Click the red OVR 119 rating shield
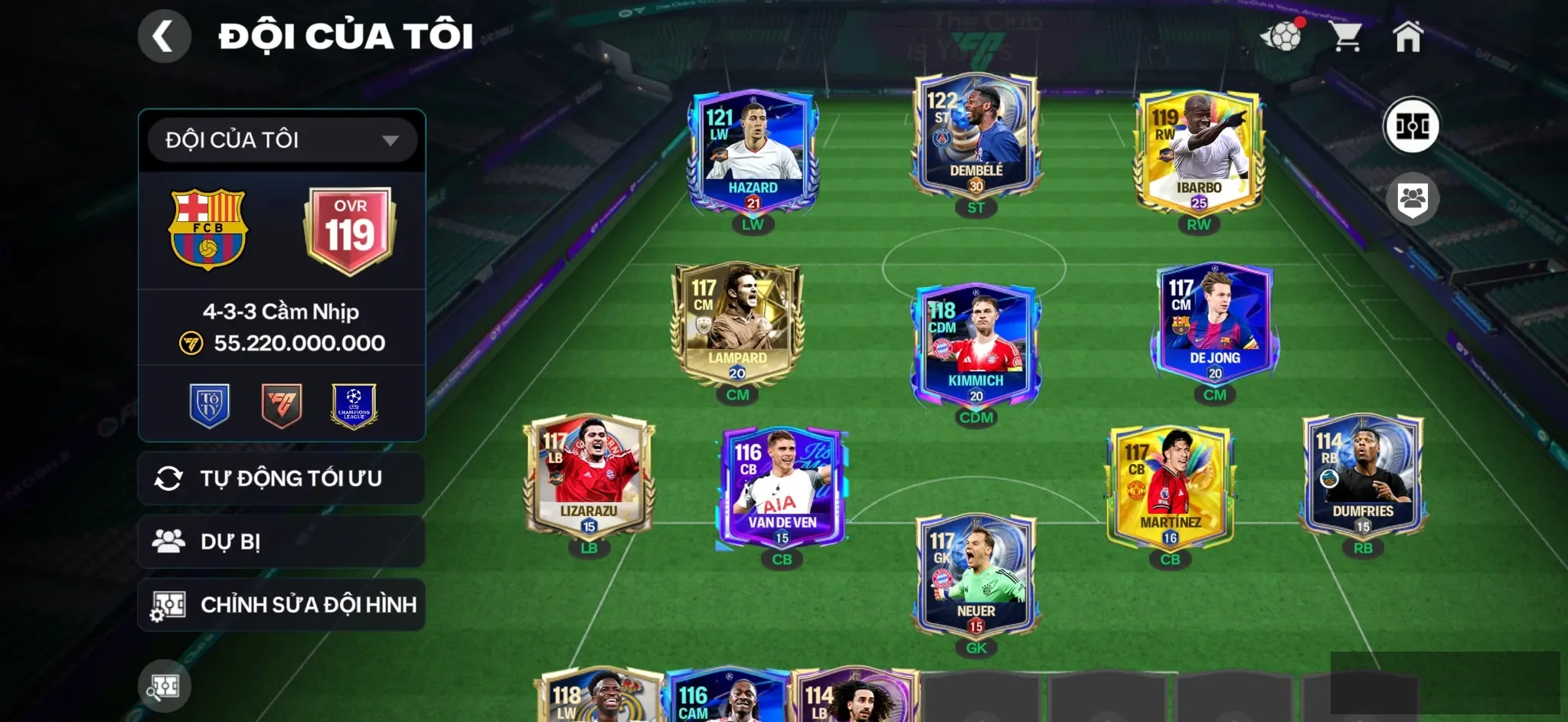 [x=348, y=228]
